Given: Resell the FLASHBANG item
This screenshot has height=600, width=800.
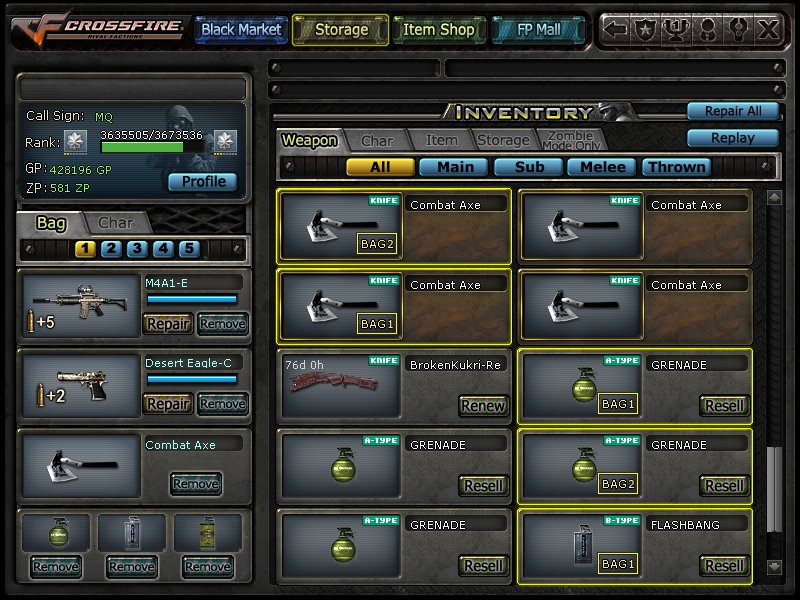Looking at the screenshot, I should [x=724, y=565].
